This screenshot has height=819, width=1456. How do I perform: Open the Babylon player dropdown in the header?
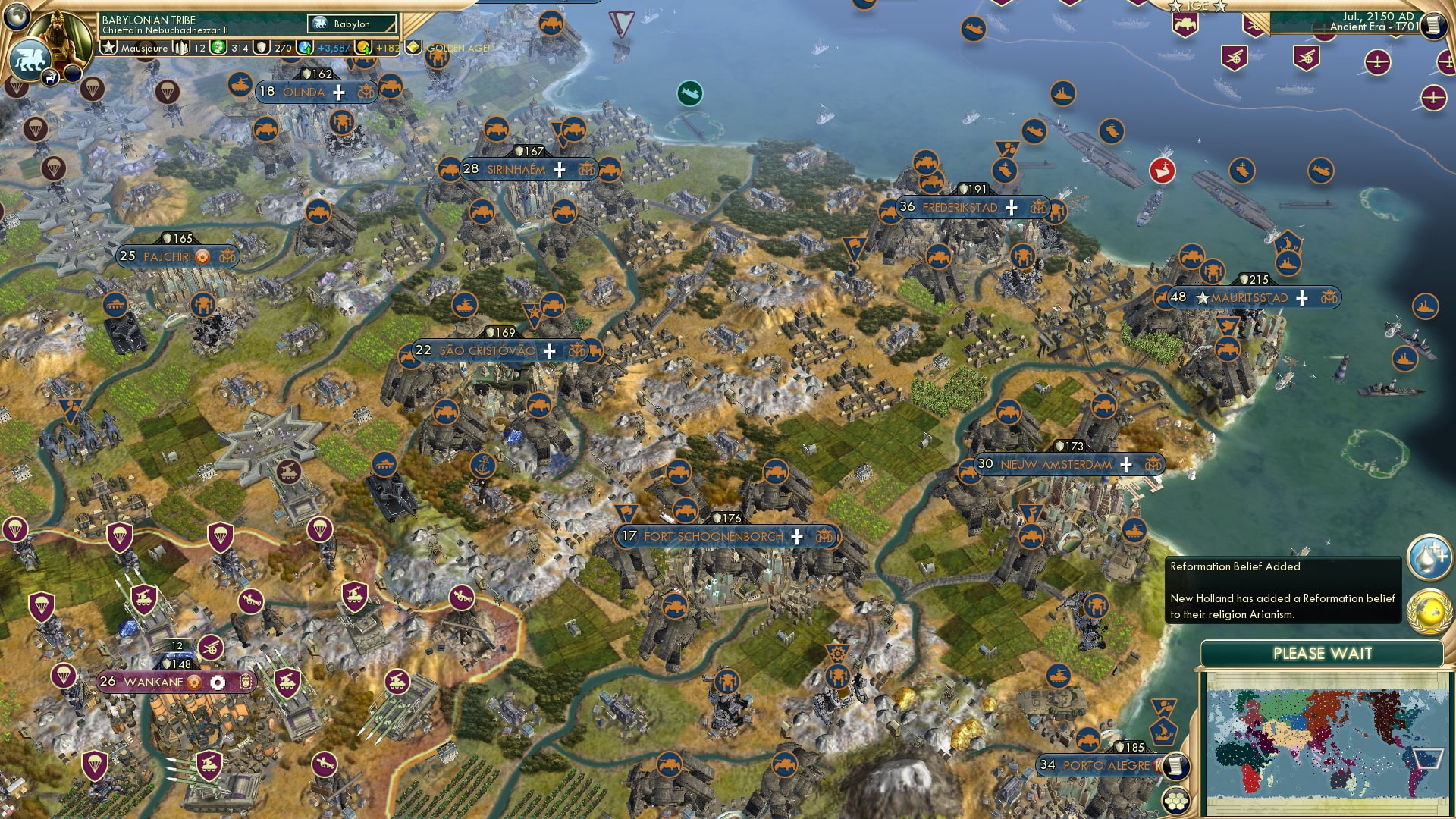tap(352, 24)
